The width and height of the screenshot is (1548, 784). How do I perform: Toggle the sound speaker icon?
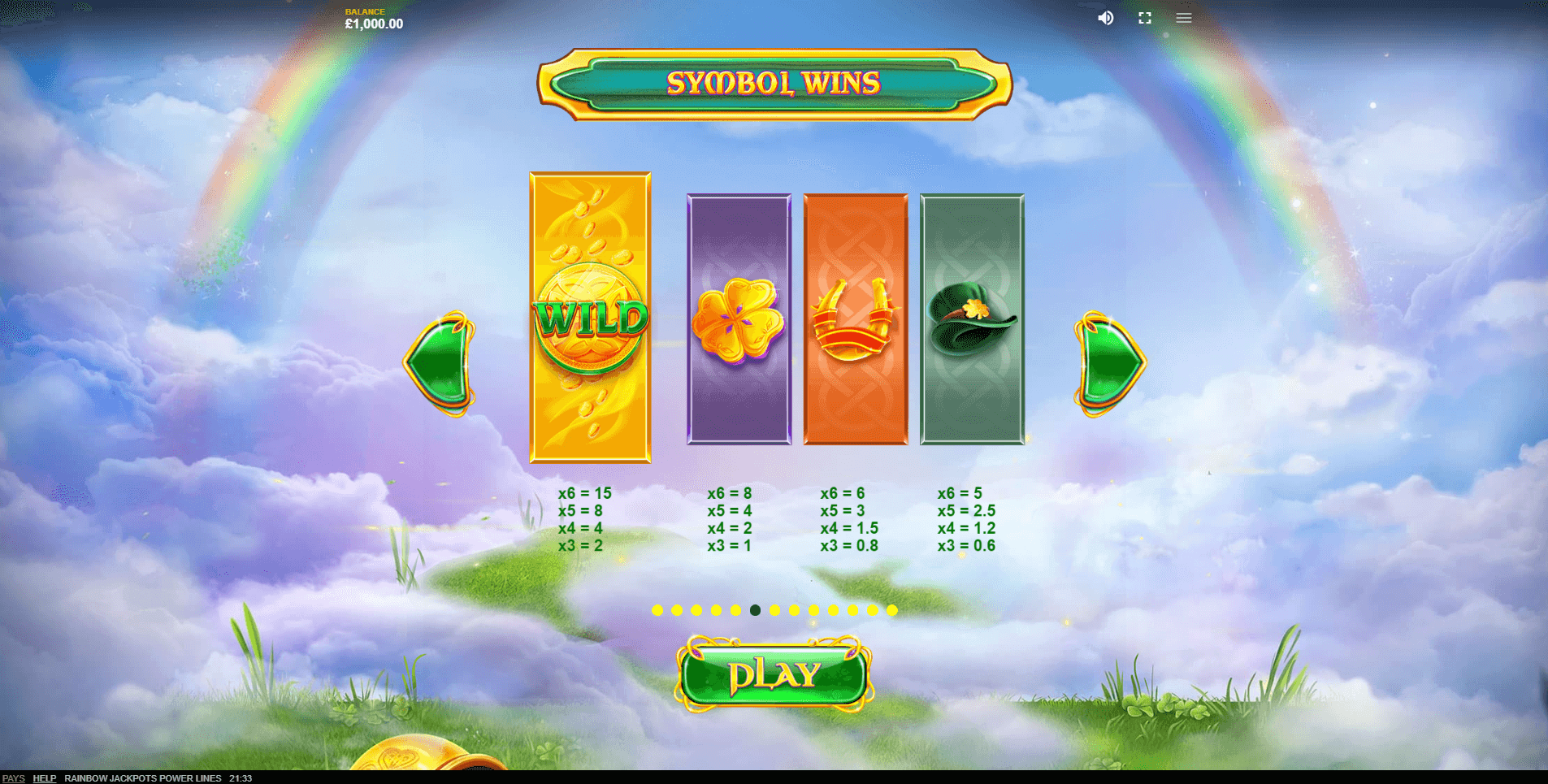coord(1106,18)
